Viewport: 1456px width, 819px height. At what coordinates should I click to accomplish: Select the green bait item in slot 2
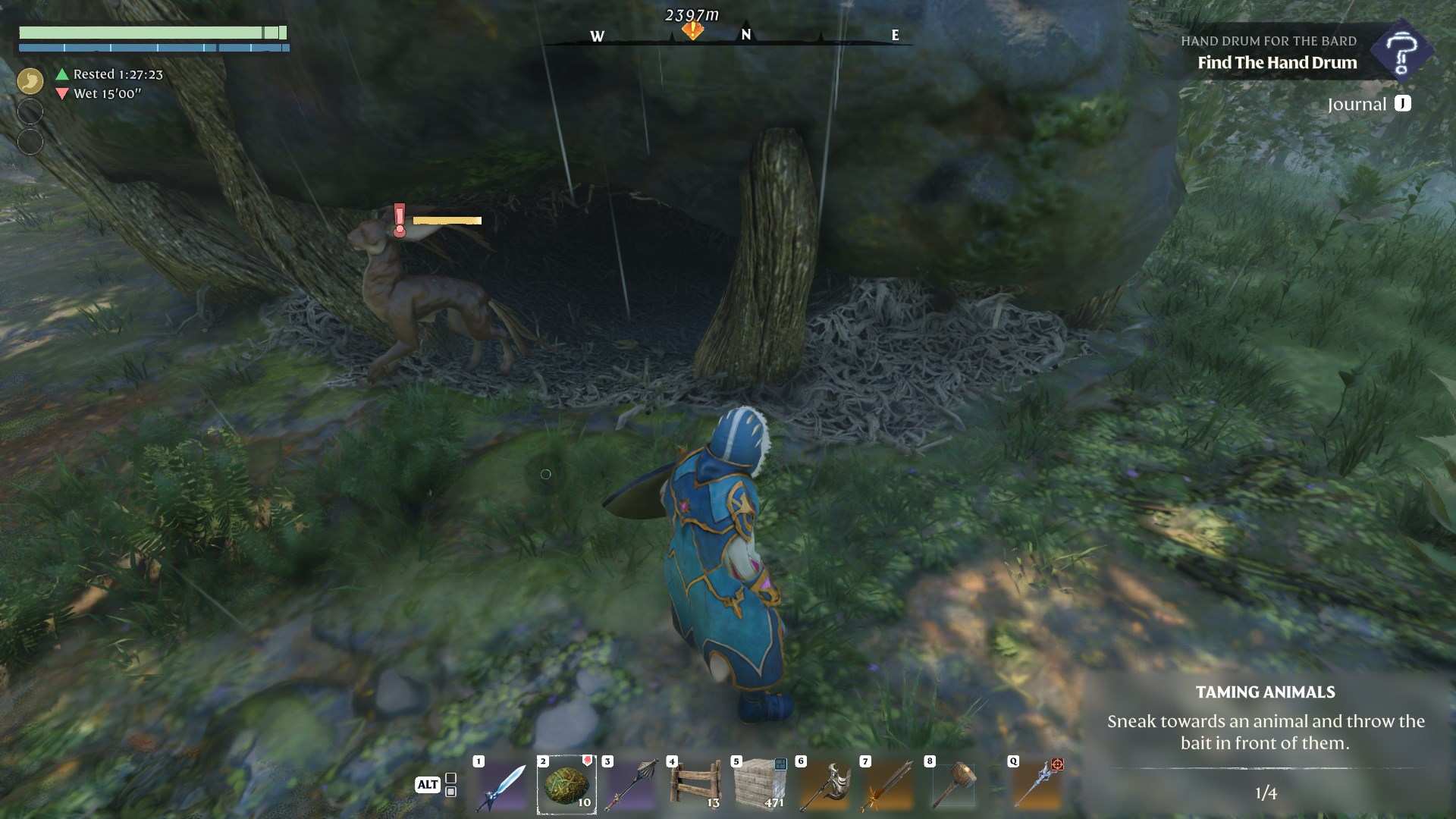tap(566, 786)
